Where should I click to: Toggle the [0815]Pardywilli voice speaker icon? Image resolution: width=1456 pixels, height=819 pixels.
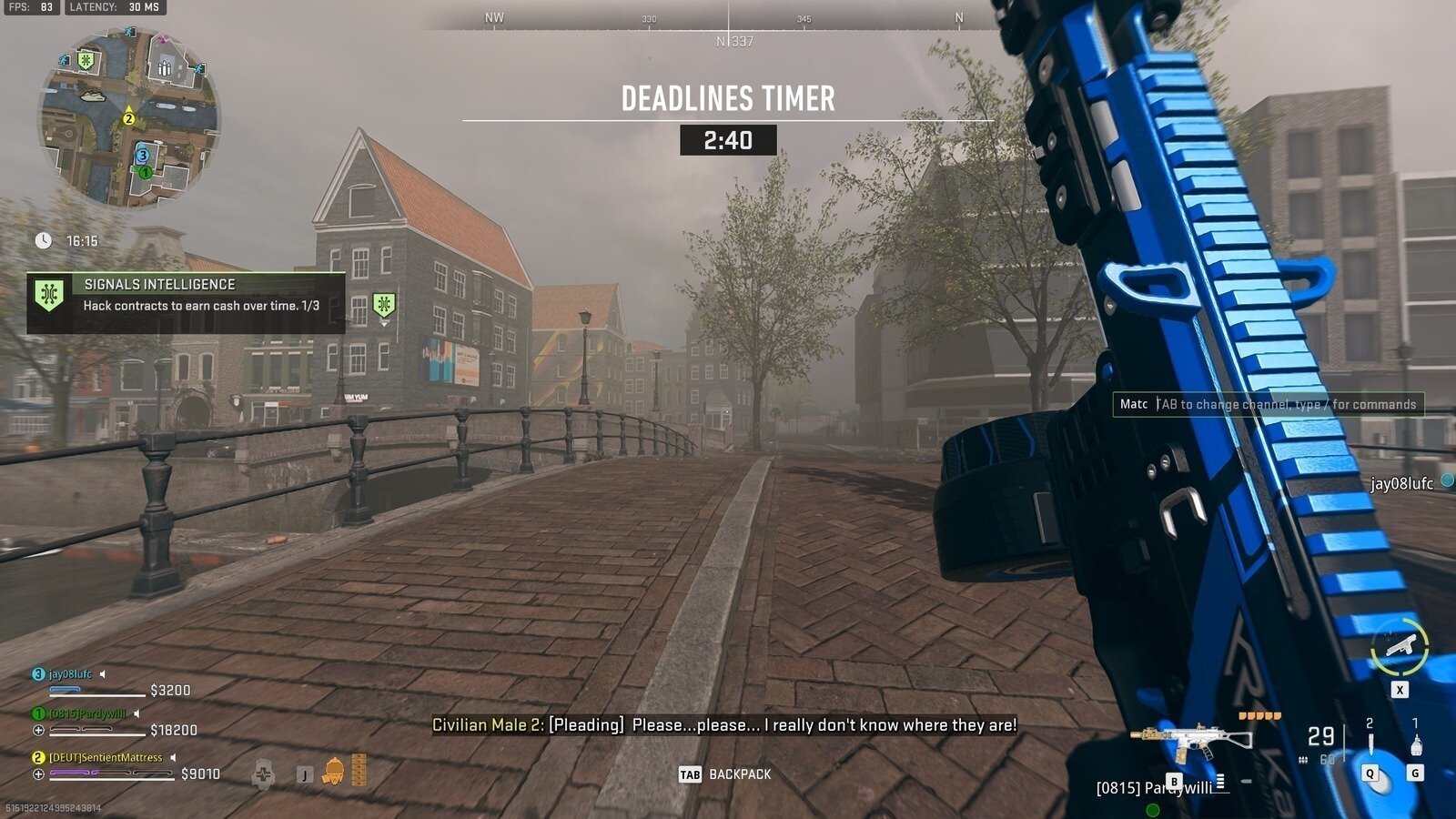click(136, 713)
